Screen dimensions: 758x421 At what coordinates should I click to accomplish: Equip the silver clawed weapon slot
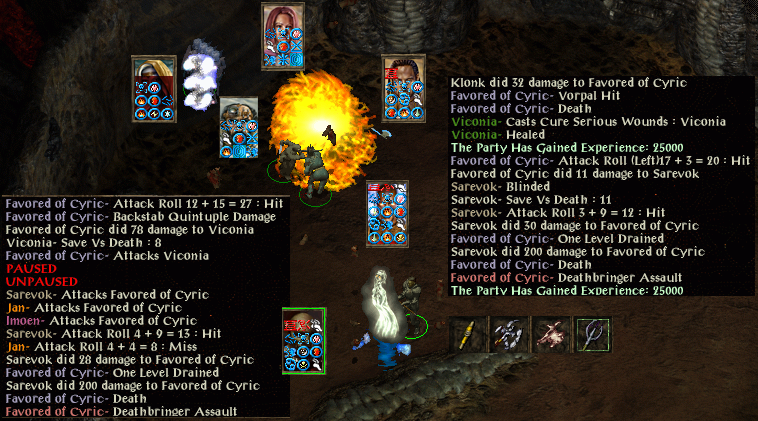(509, 334)
